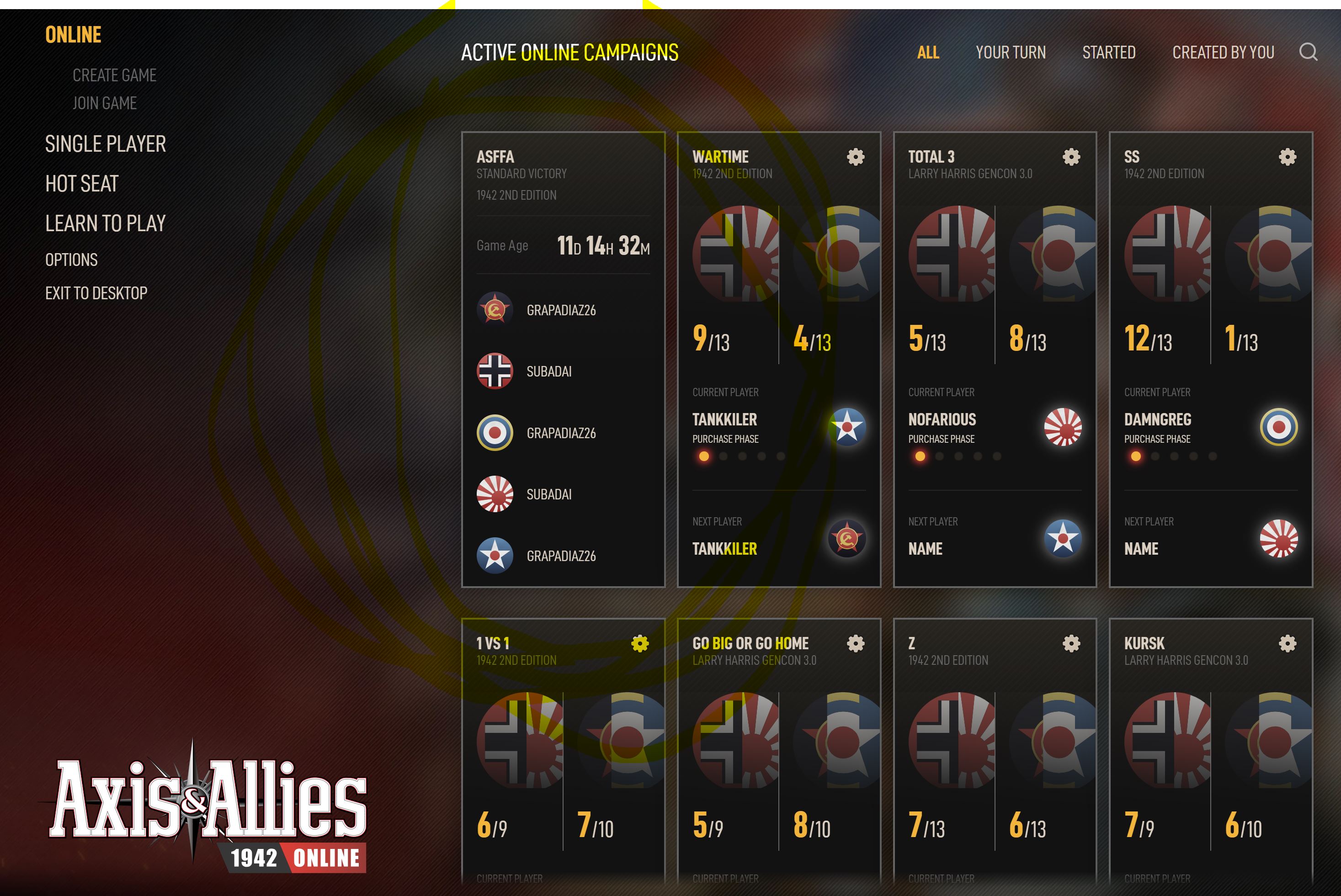Open the JOIN GAME option
Viewport: 1341px width, 896px height.
[104, 103]
